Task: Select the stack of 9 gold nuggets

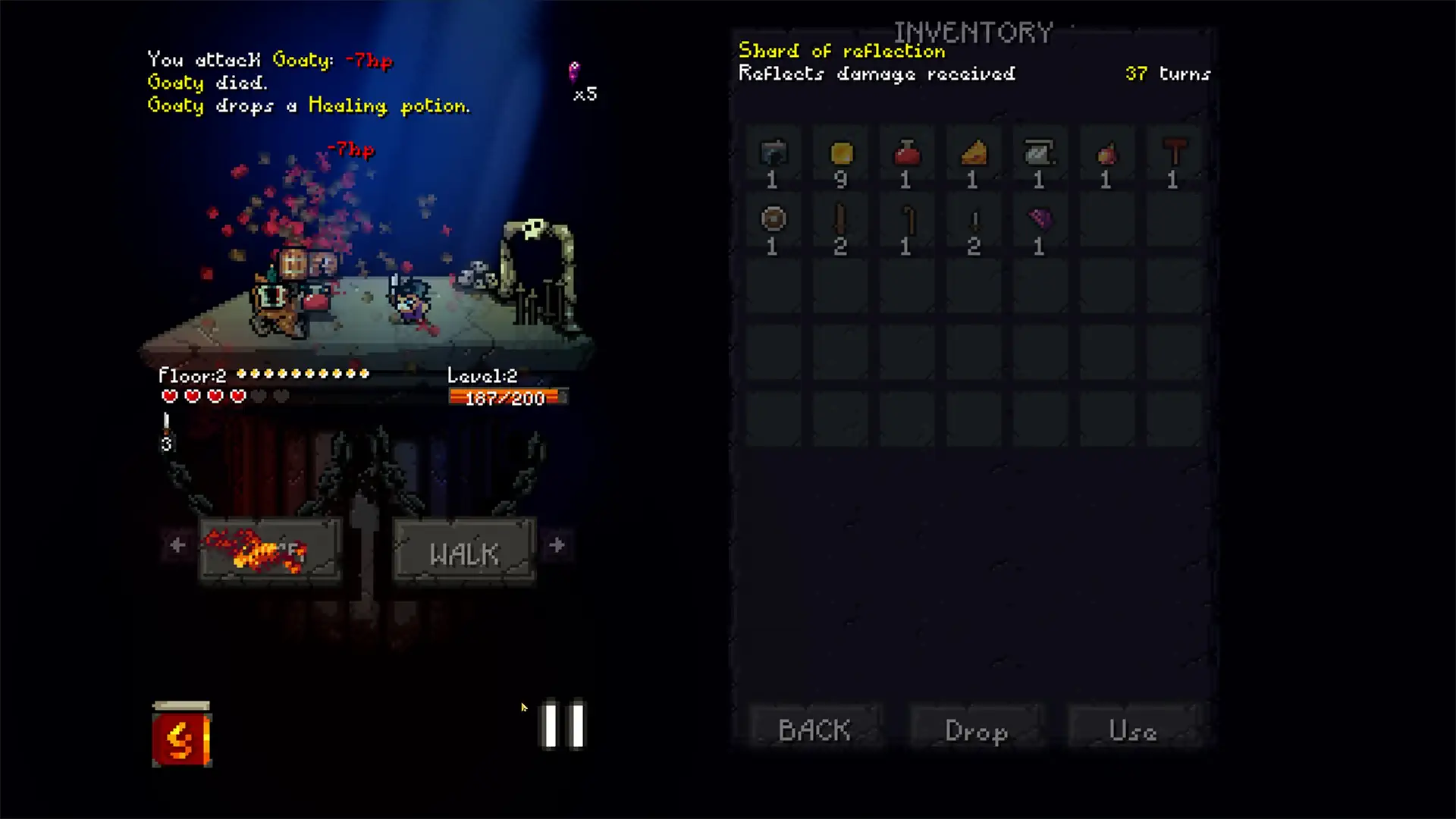Action: [x=840, y=155]
